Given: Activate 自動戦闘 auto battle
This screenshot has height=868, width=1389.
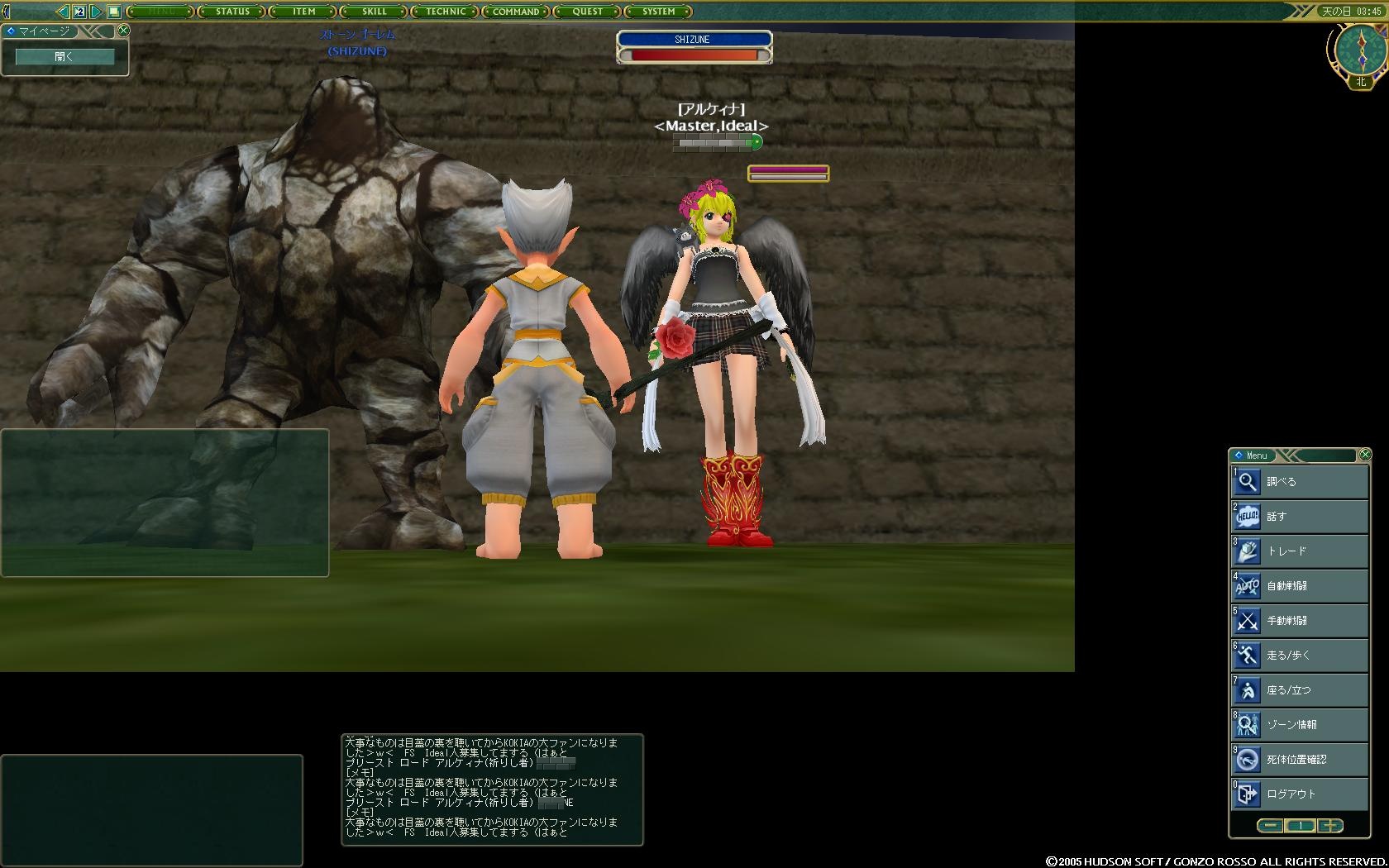Looking at the screenshot, I should (1299, 586).
